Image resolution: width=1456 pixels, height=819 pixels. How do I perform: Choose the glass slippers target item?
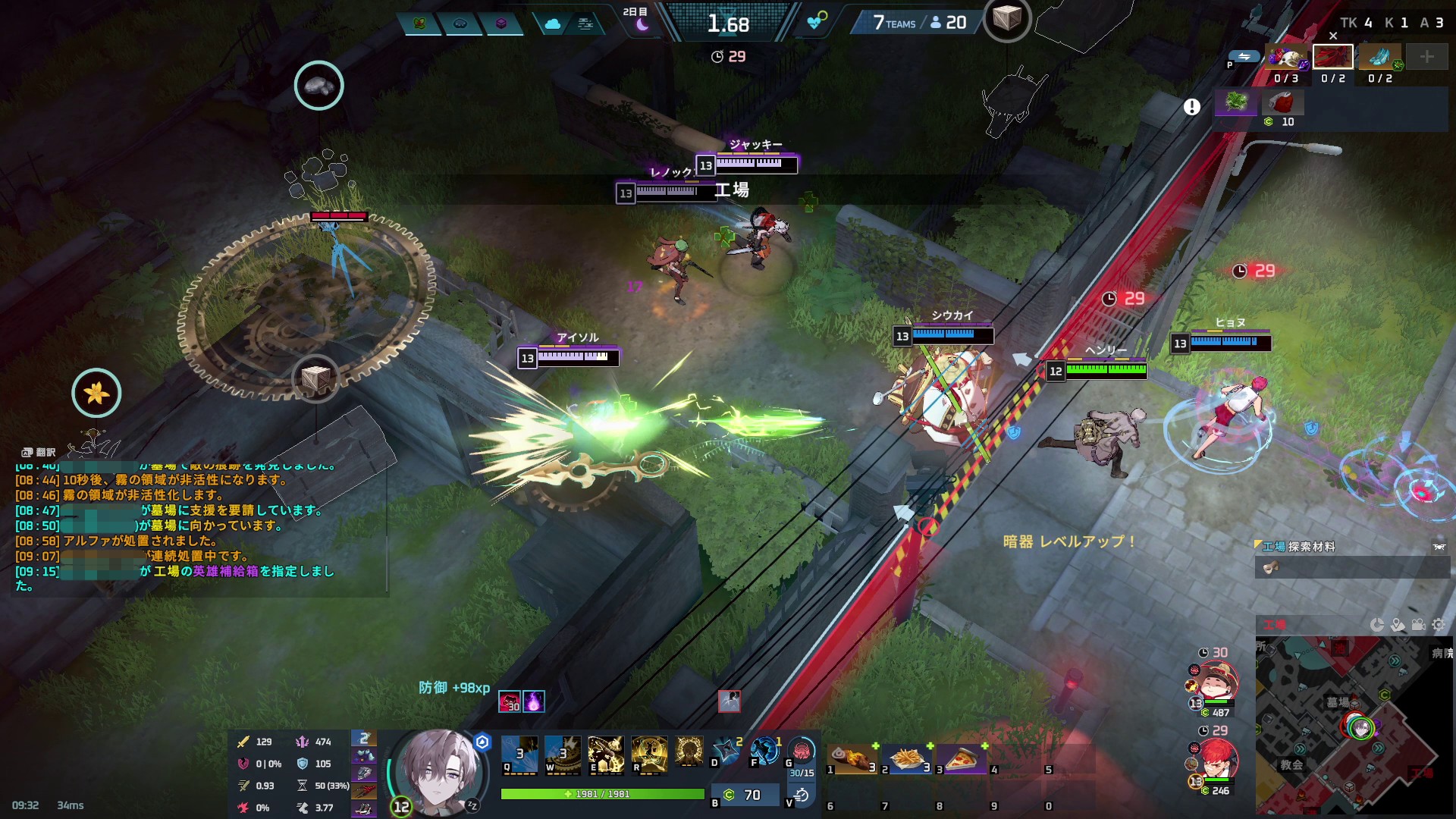click(1379, 58)
